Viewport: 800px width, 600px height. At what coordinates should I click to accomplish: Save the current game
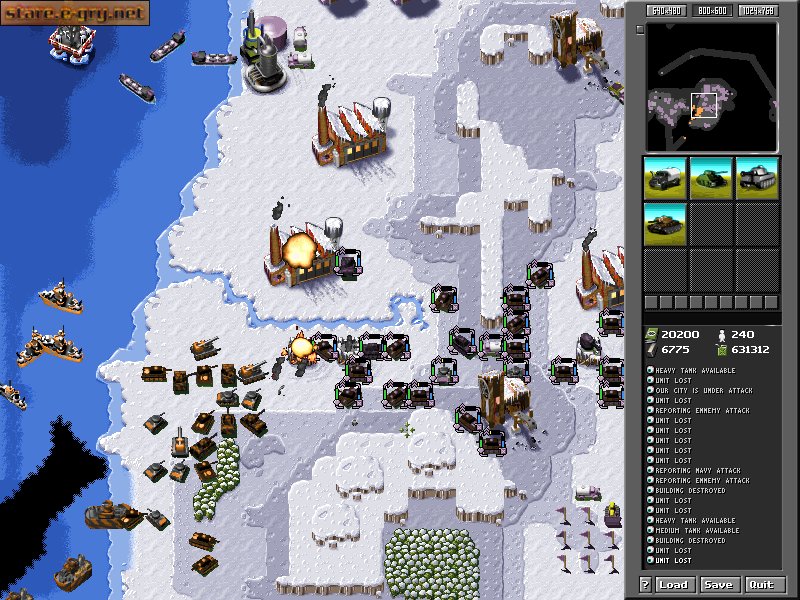[718, 585]
